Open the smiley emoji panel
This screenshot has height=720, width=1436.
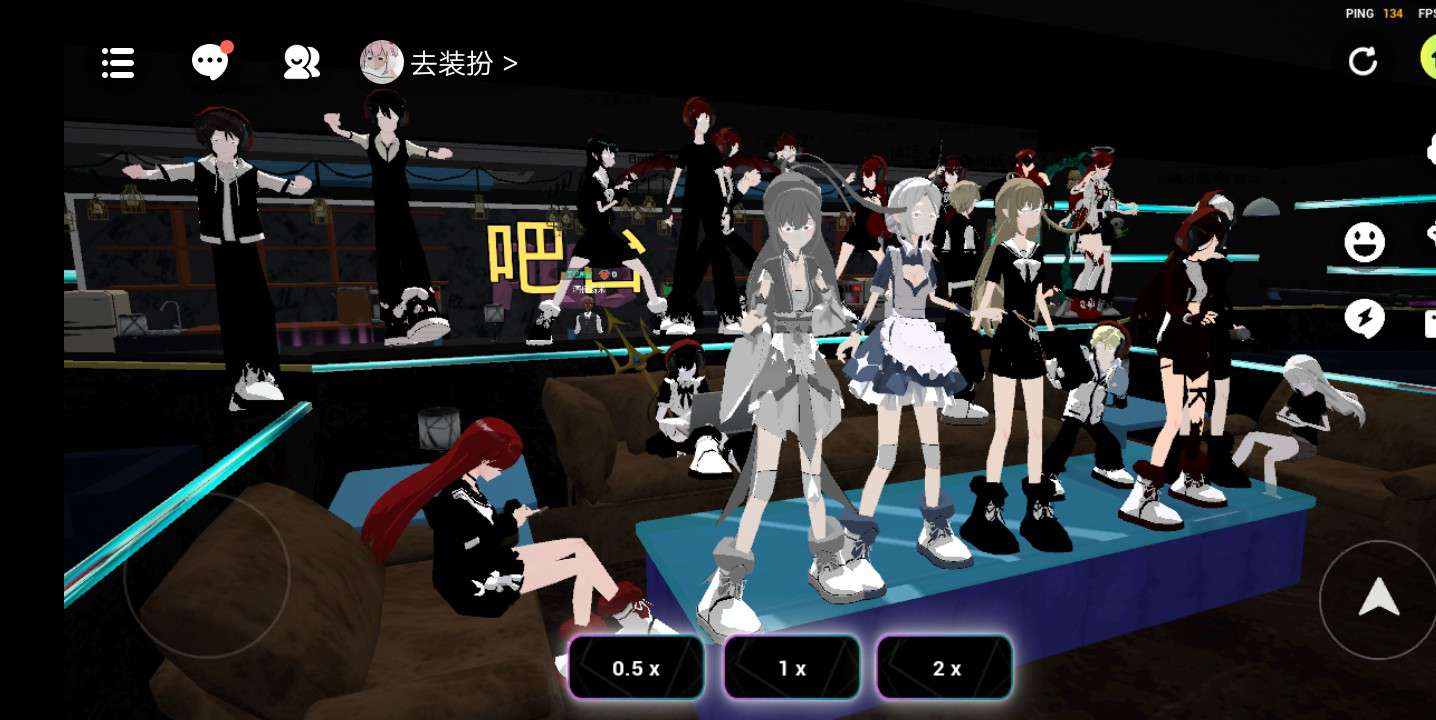tap(1364, 242)
